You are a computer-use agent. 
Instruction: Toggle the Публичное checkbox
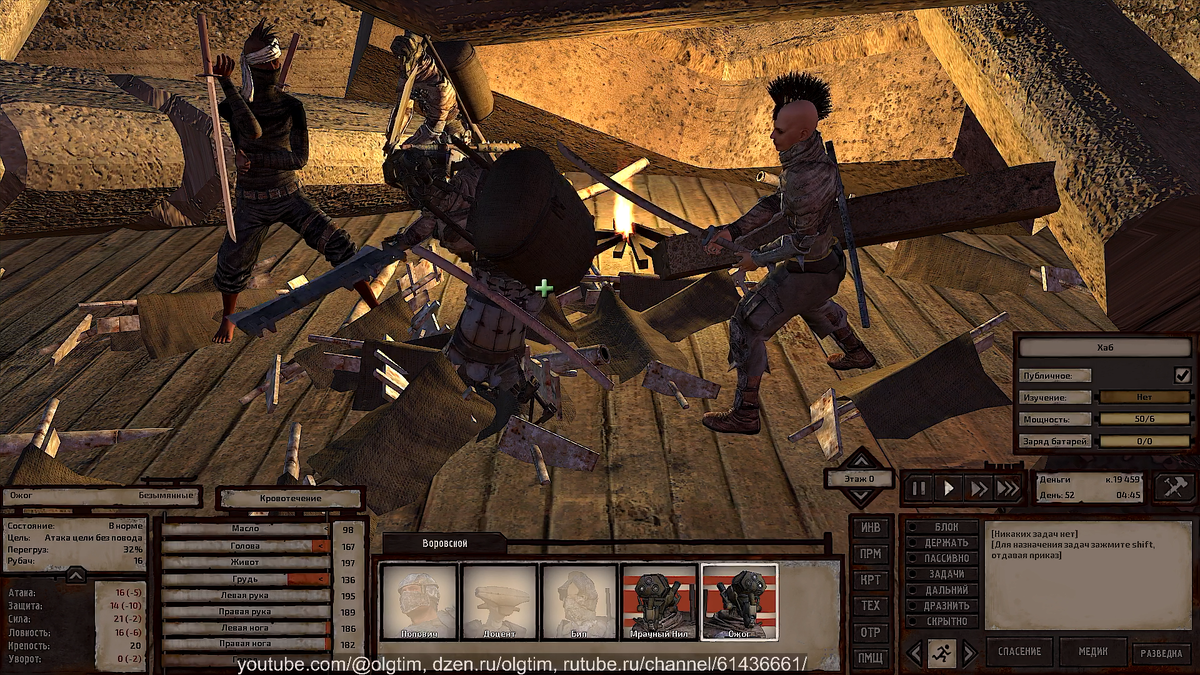(1183, 375)
